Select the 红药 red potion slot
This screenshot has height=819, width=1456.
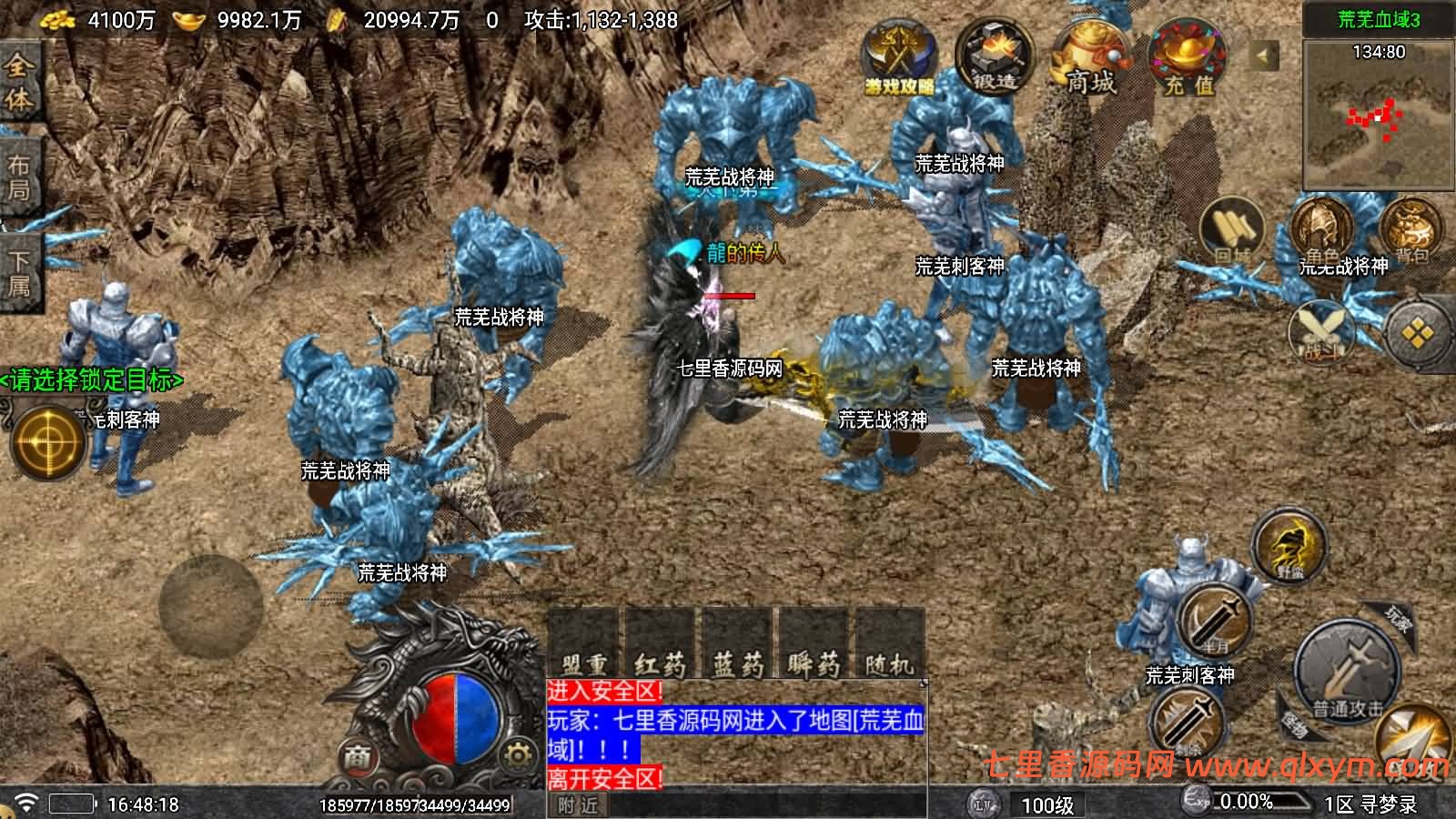(660, 647)
